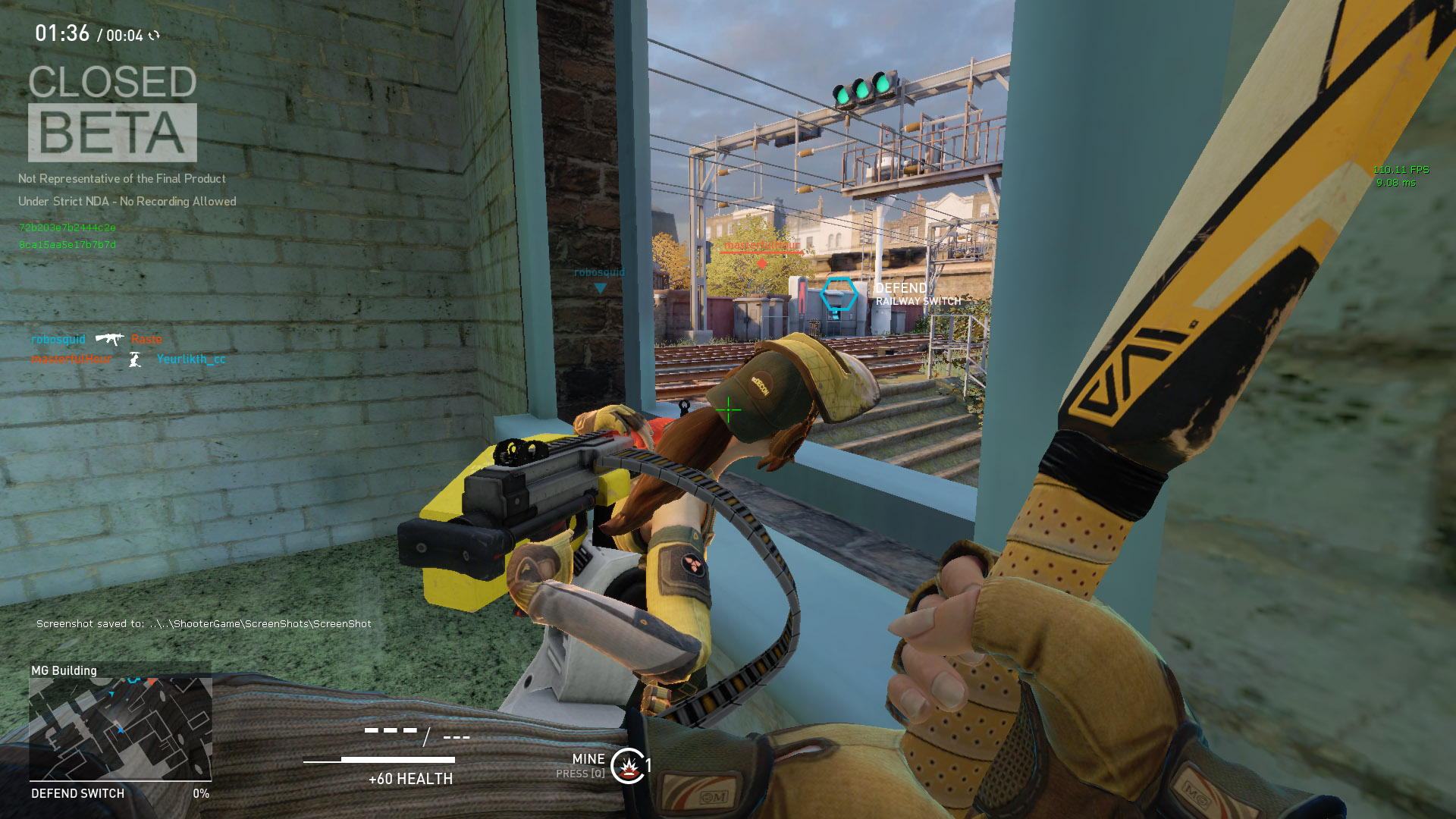Click the Defend Switch objective tracker
This screenshot has height=819, width=1456.
pos(78,793)
